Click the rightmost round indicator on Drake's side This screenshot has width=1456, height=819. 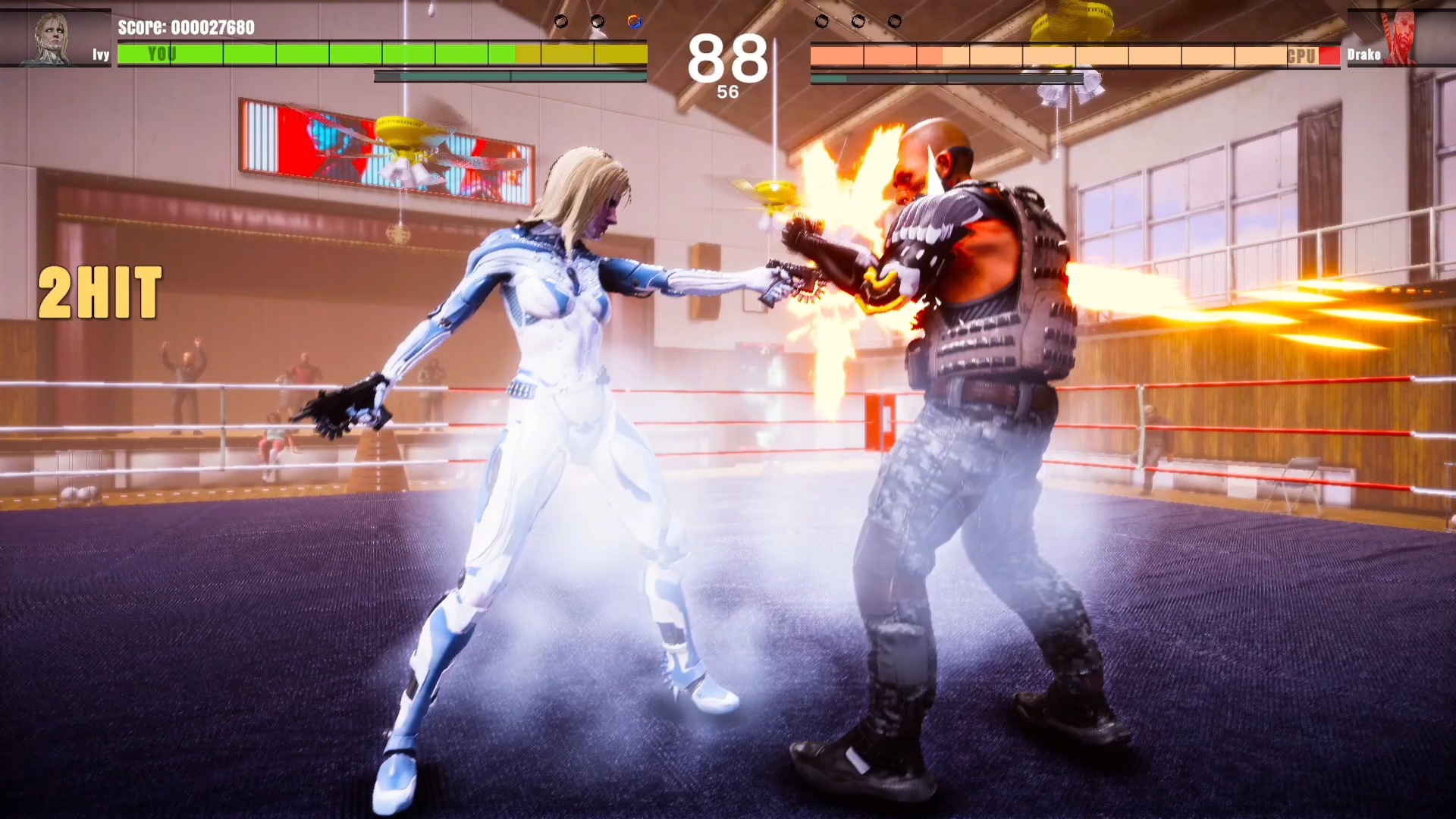pos(895,22)
